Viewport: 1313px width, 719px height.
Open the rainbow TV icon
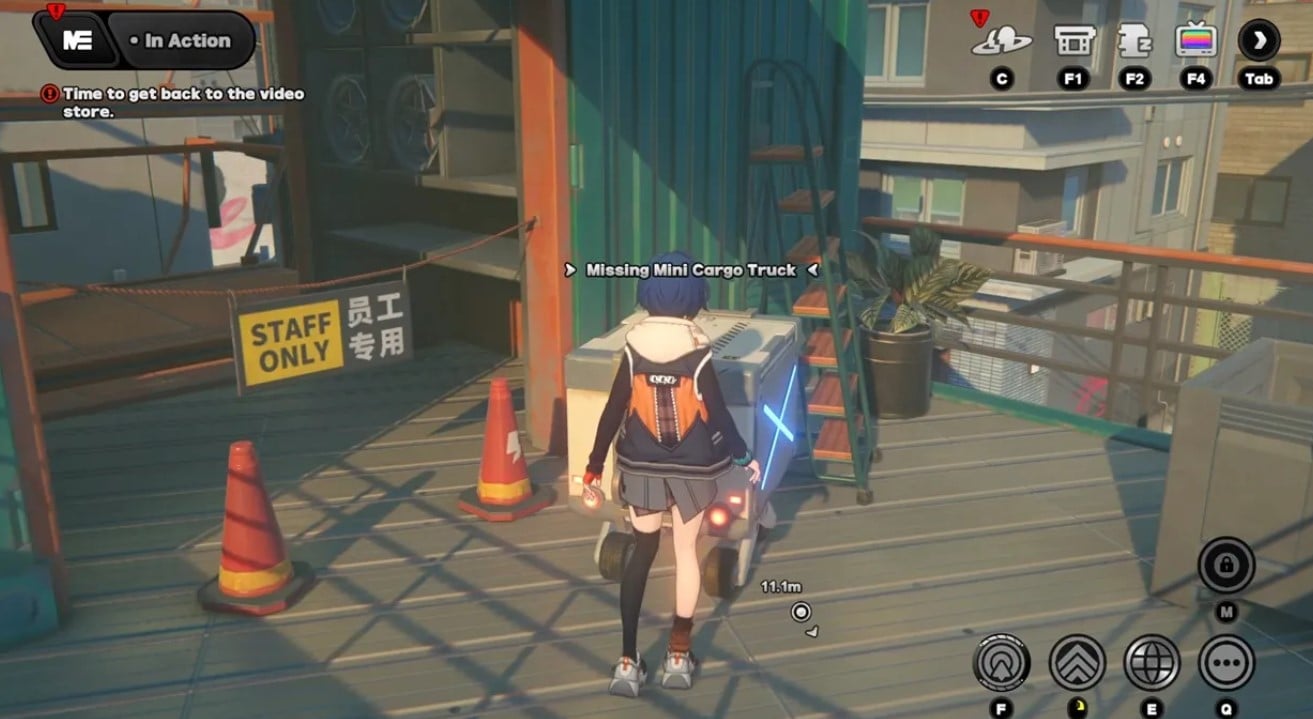point(1196,41)
